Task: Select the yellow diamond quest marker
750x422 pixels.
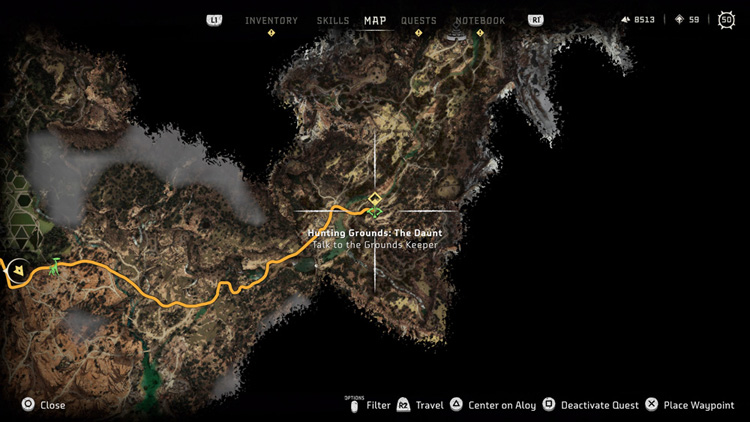Action: pyautogui.click(x=375, y=198)
